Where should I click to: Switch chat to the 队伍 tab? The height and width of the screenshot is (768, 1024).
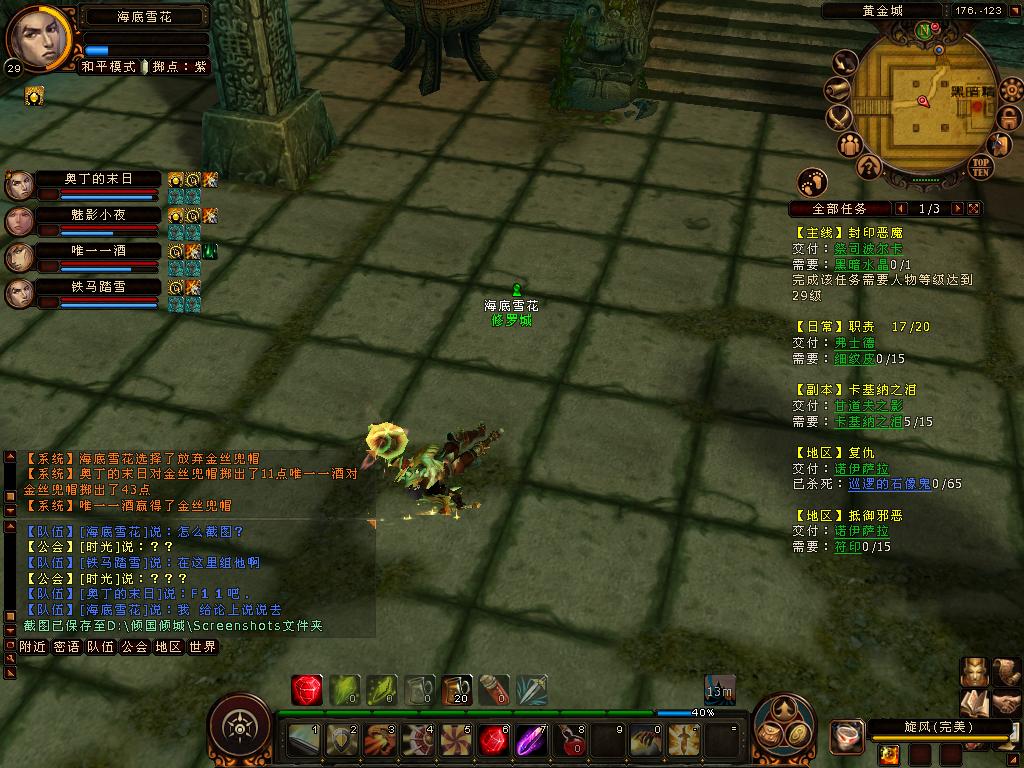pos(100,647)
